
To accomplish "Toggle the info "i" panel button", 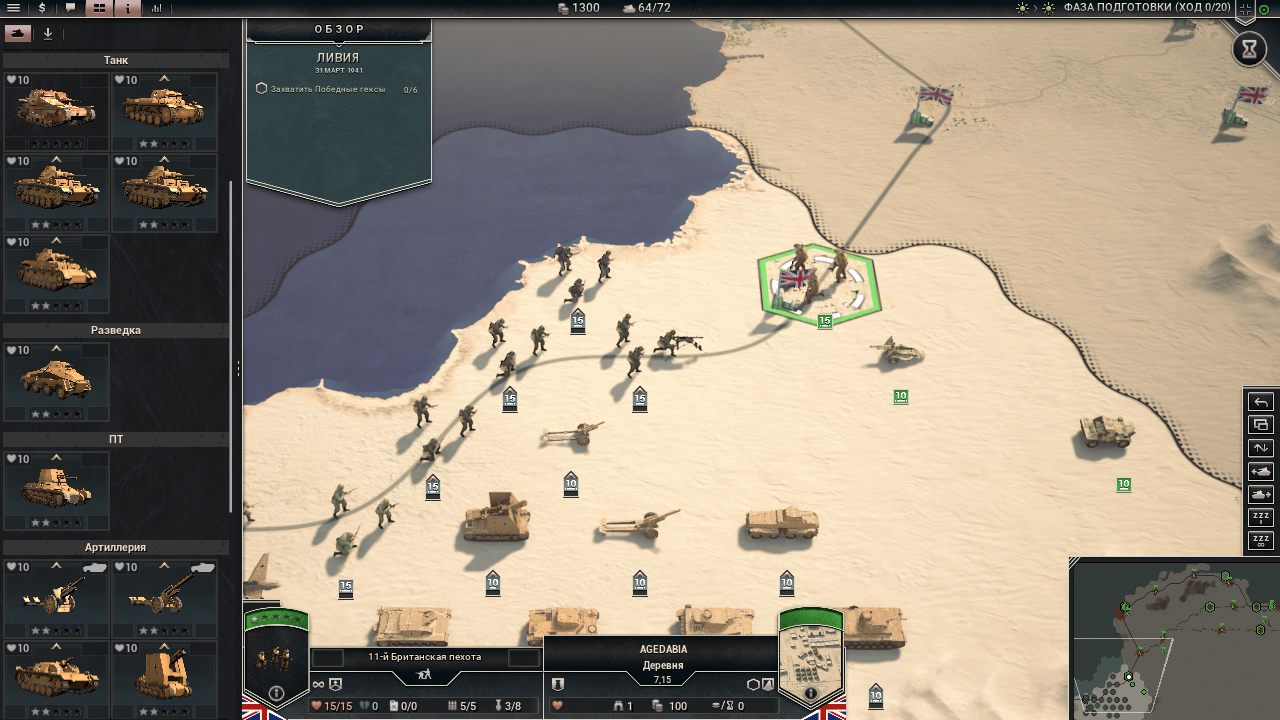I will point(128,8).
